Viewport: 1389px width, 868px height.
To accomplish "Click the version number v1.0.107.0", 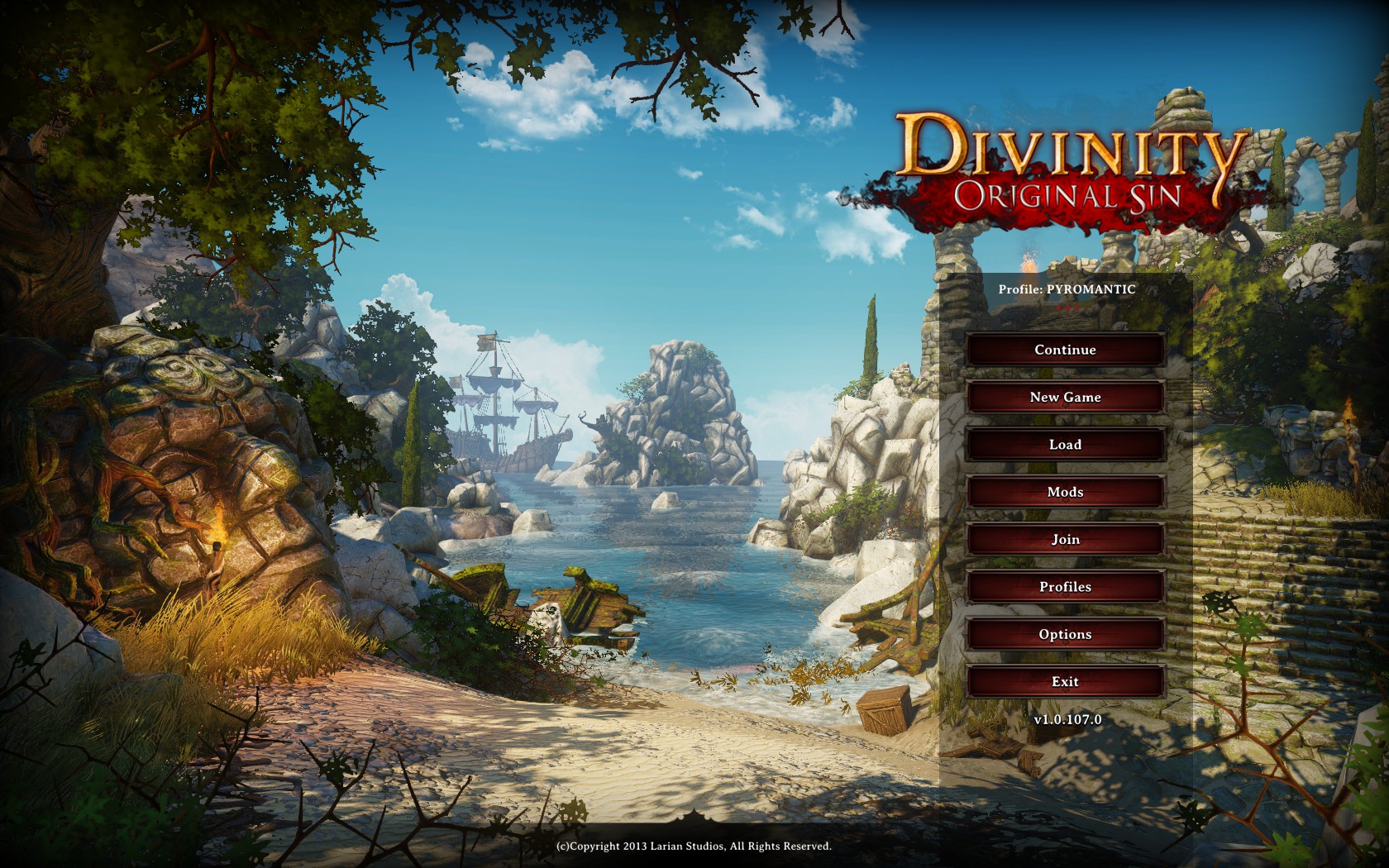I will 1066,718.
